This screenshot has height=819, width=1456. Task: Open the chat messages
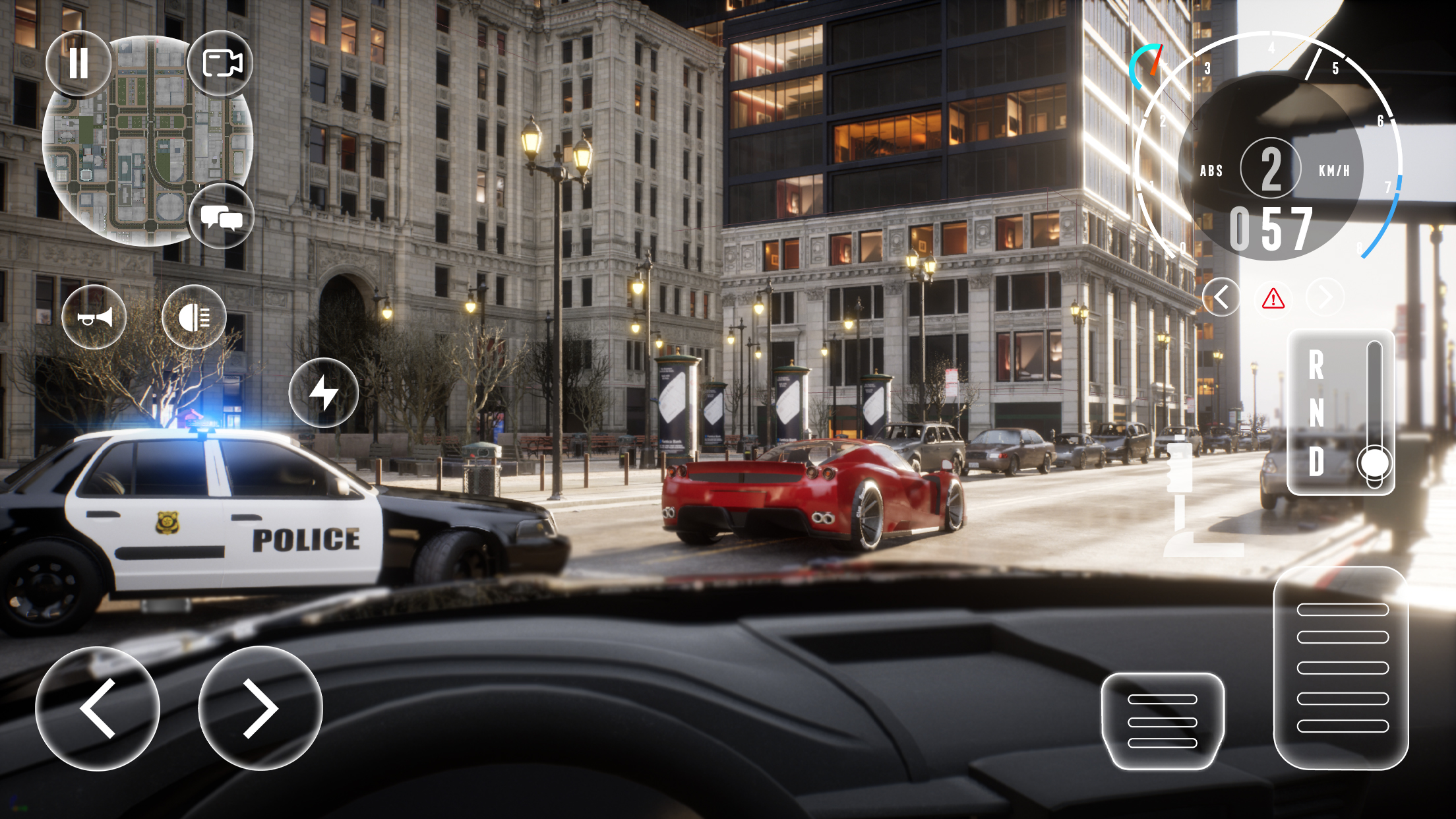click(222, 218)
